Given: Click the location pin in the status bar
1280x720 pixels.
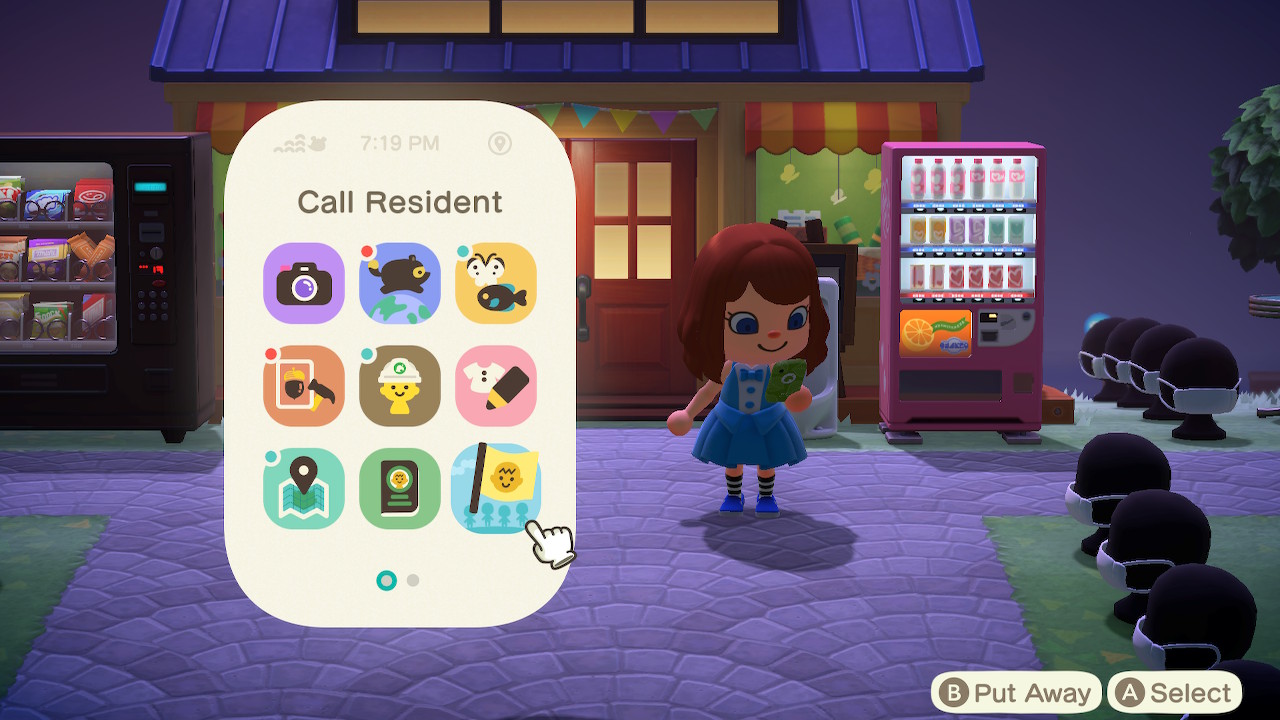Looking at the screenshot, I should (500, 143).
